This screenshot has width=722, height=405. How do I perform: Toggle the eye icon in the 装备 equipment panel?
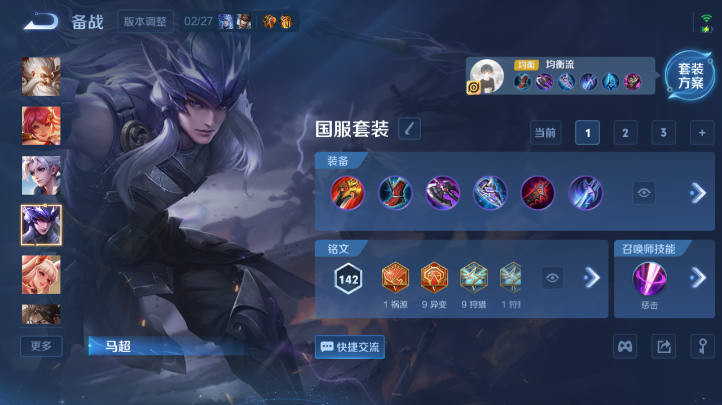[644, 193]
